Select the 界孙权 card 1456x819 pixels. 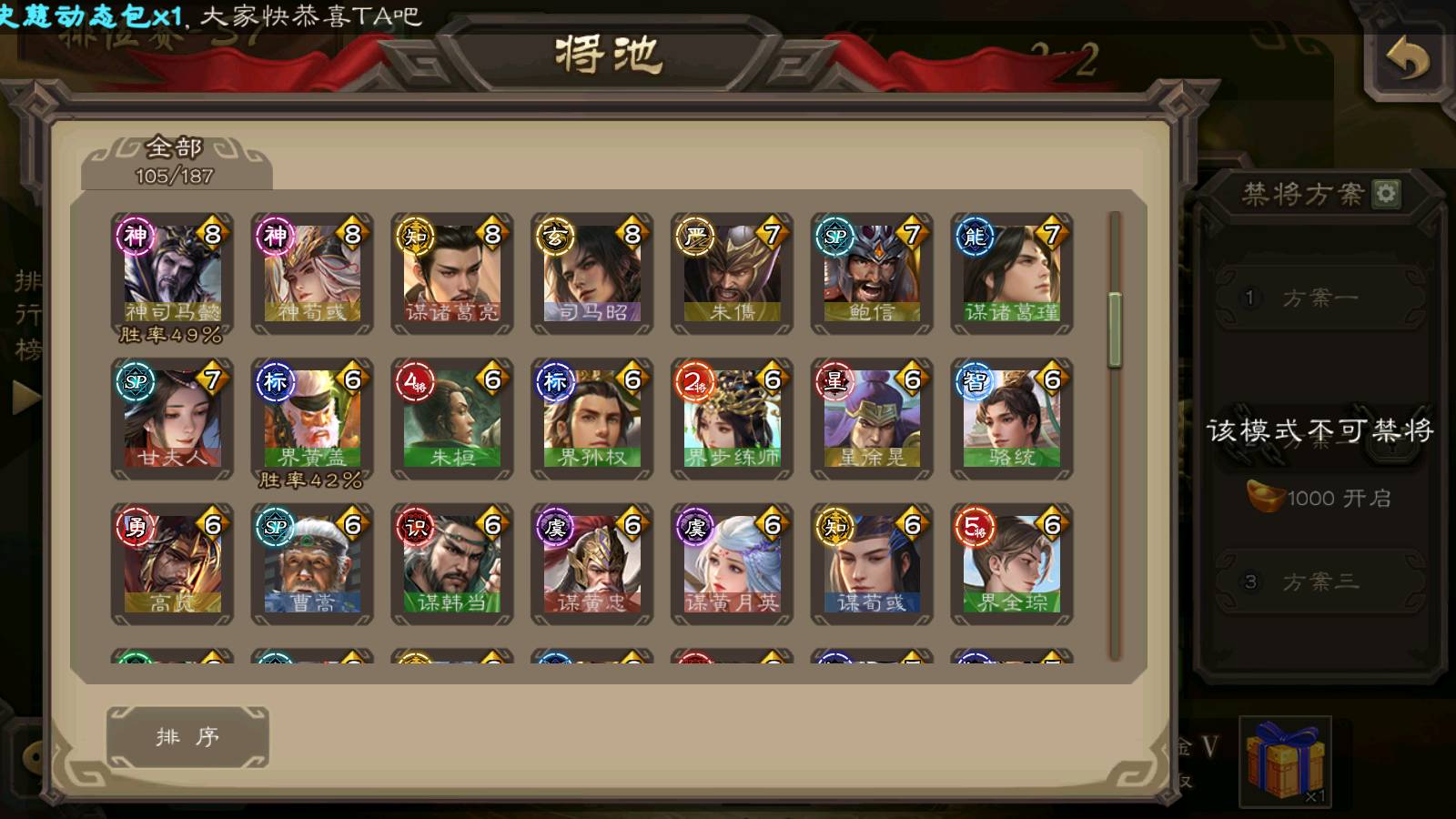click(592, 419)
